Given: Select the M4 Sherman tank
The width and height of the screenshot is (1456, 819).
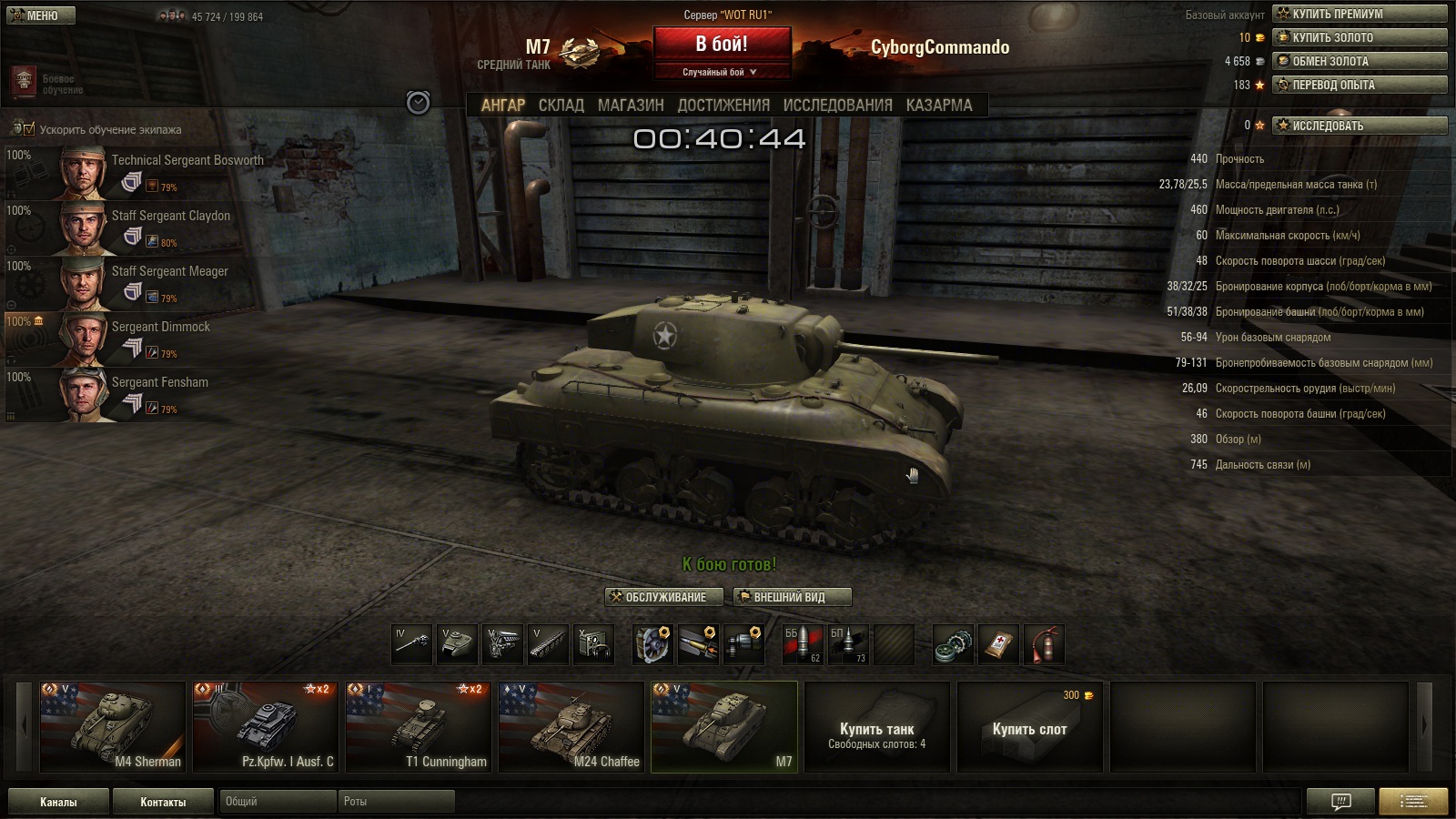Looking at the screenshot, I should click(113, 727).
